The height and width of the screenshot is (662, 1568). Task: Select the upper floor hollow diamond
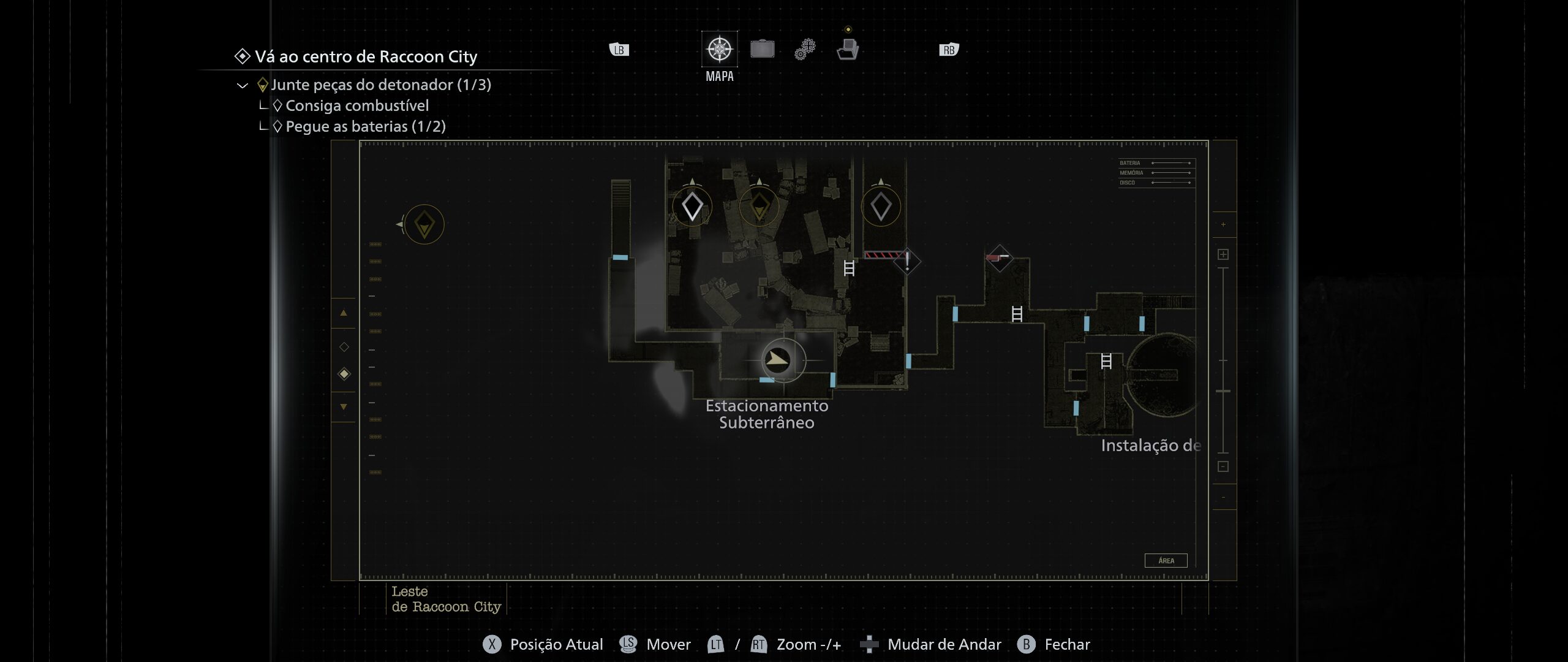click(344, 347)
